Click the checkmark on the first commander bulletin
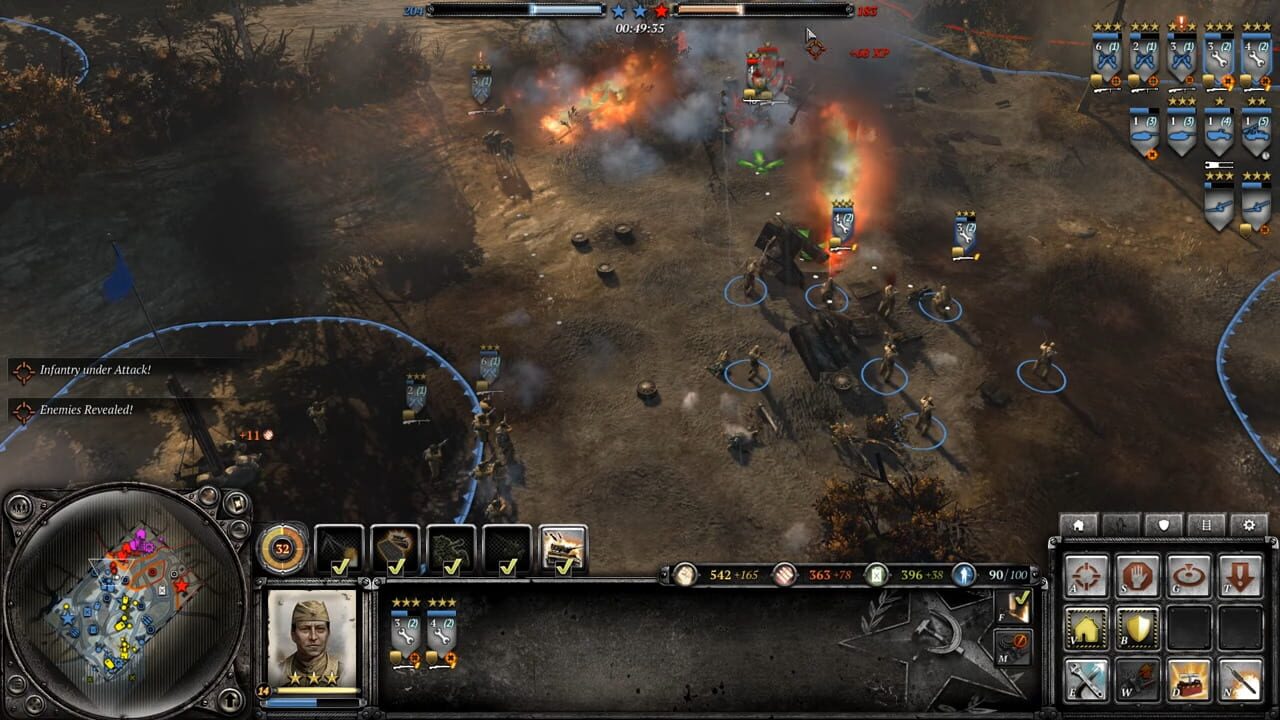 click(x=340, y=565)
